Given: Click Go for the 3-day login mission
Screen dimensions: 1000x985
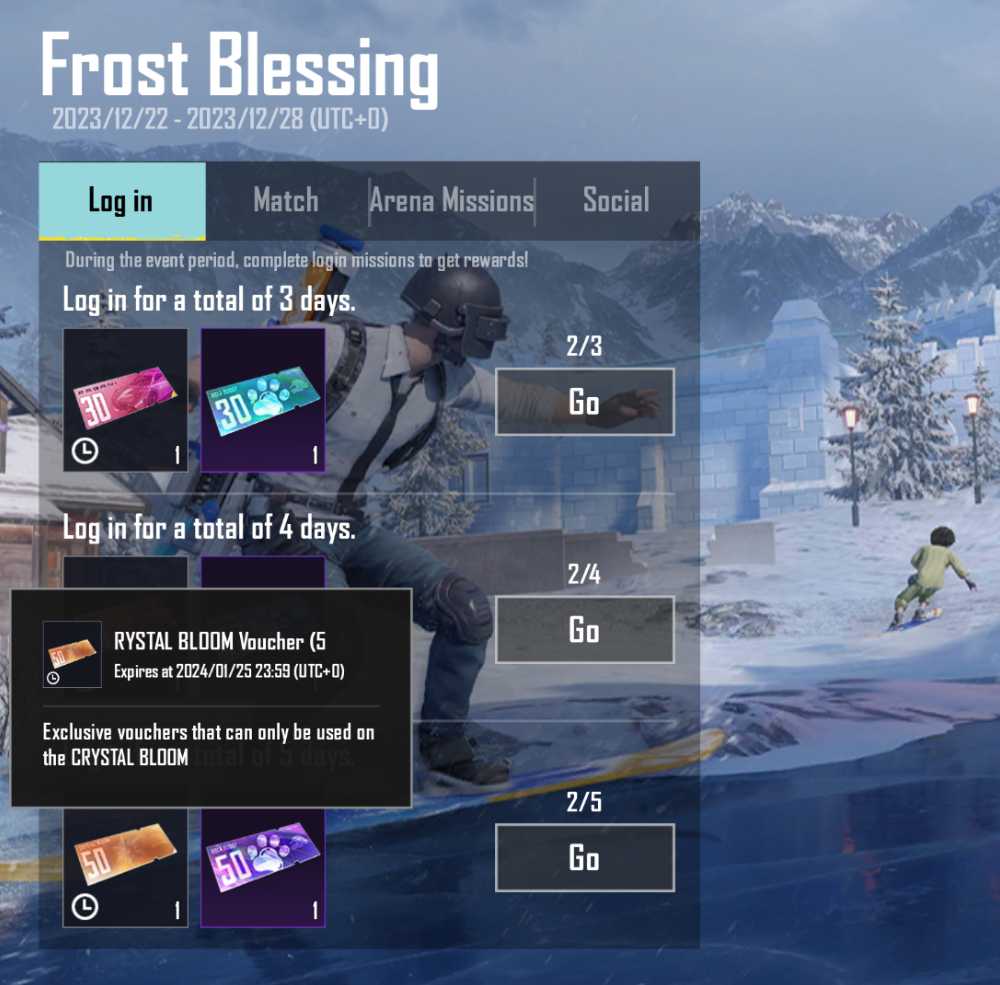Looking at the screenshot, I should pyautogui.click(x=584, y=402).
